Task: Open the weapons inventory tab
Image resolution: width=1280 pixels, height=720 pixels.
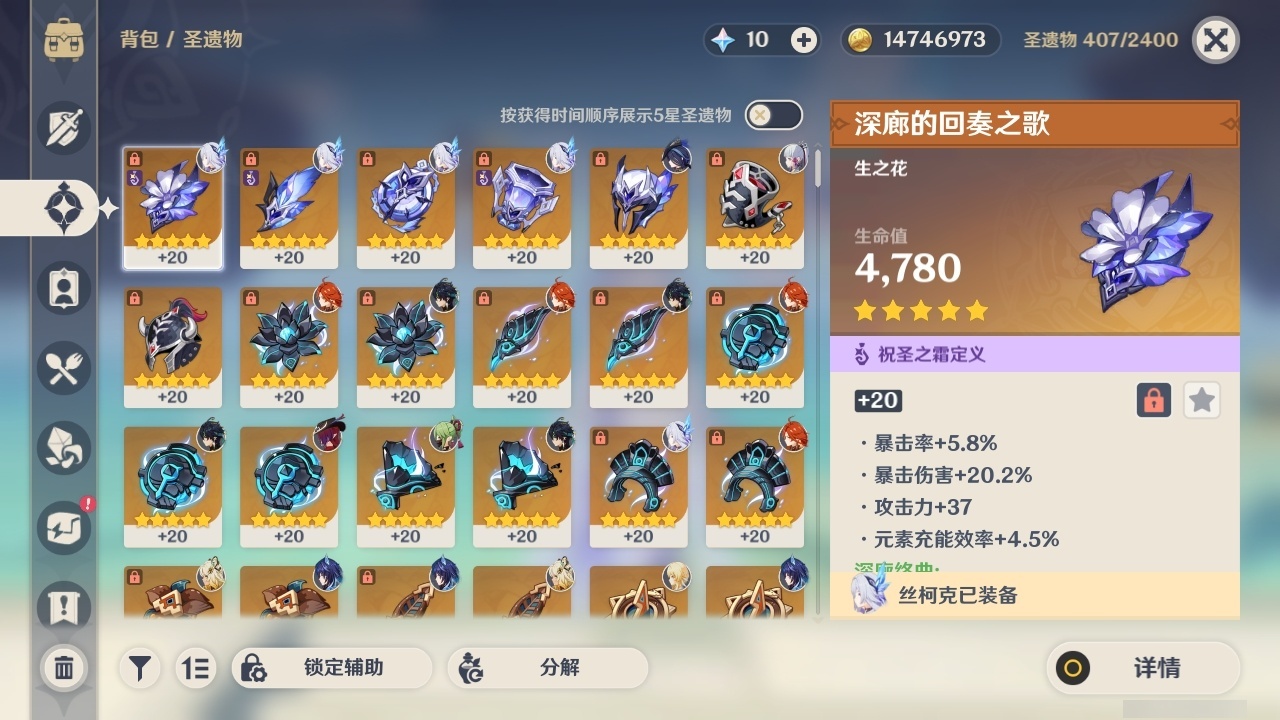Action: (x=63, y=128)
